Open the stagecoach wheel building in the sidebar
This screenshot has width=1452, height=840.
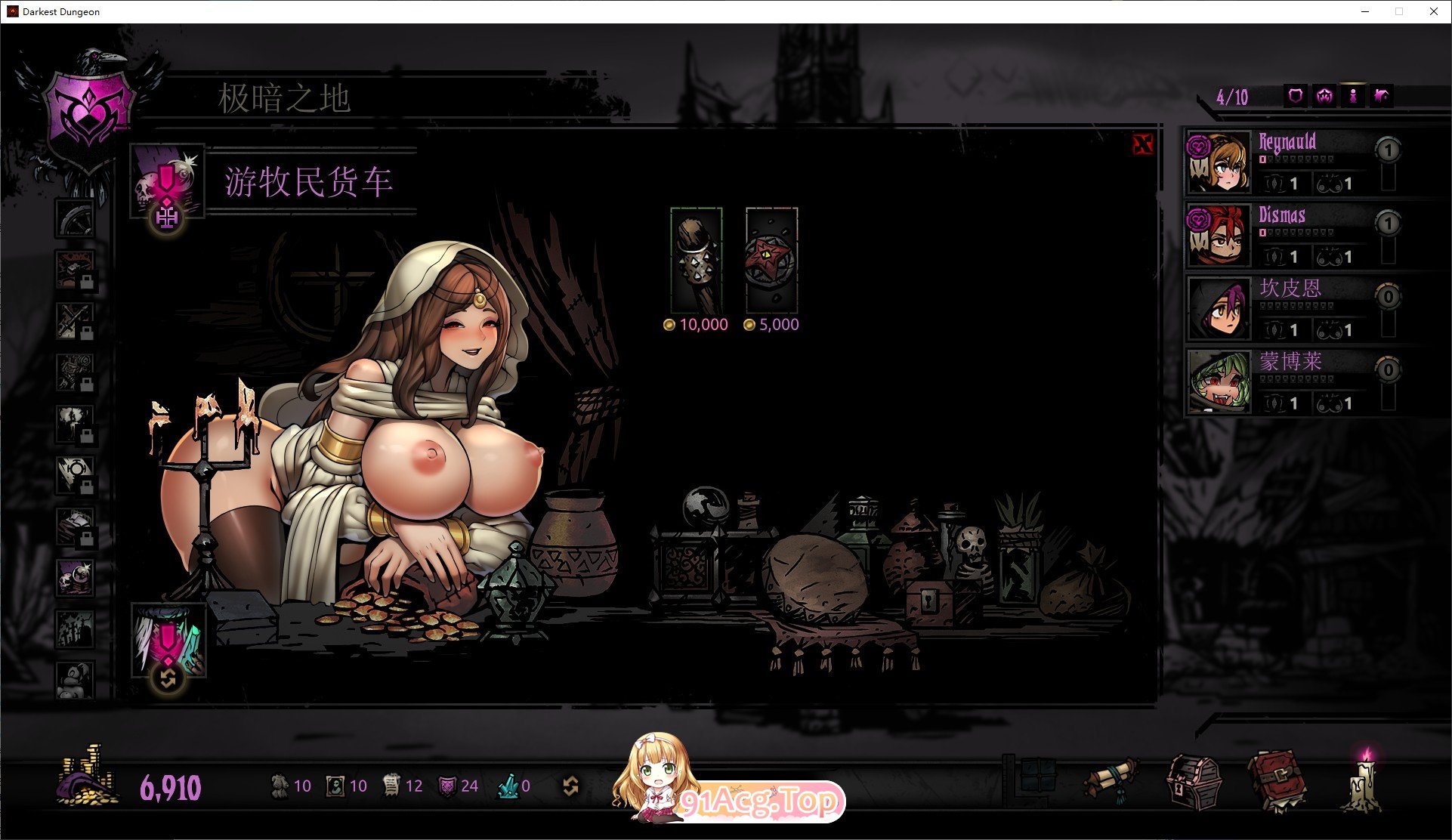(75, 218)
